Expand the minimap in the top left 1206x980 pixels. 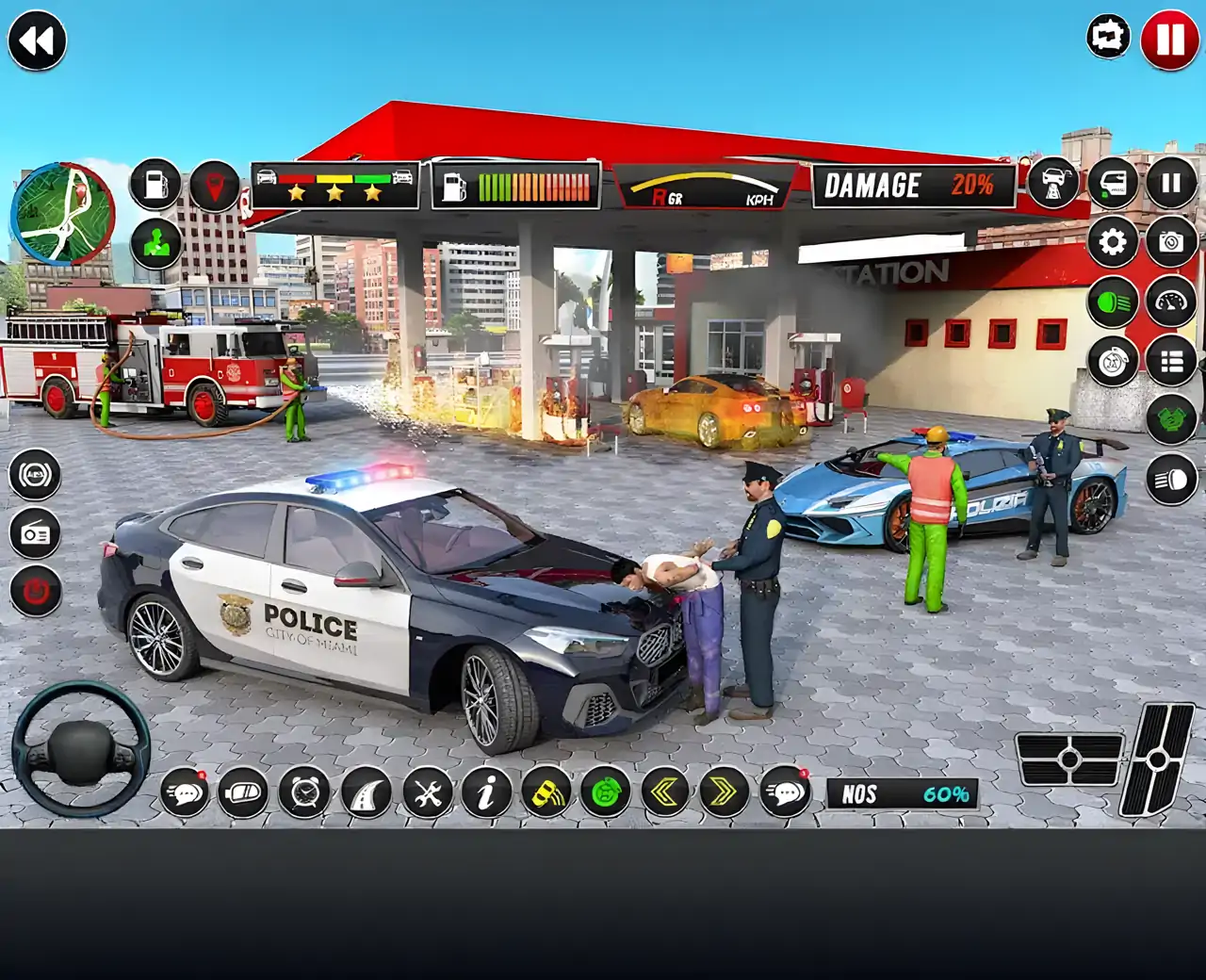61,217
